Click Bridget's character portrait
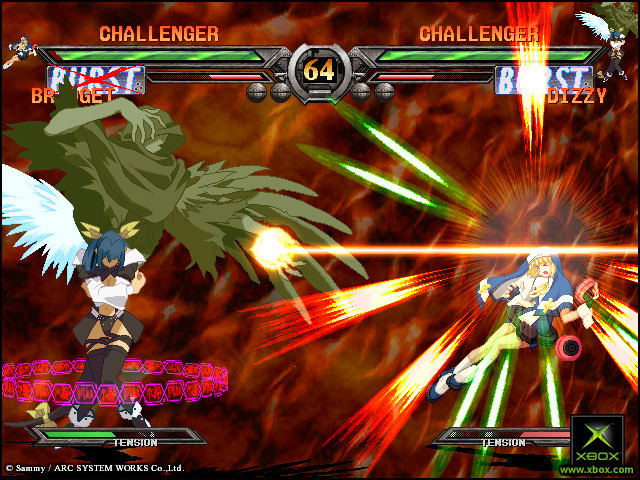The image size is (640, 480). pyautogui.click(x=22, y=52)
